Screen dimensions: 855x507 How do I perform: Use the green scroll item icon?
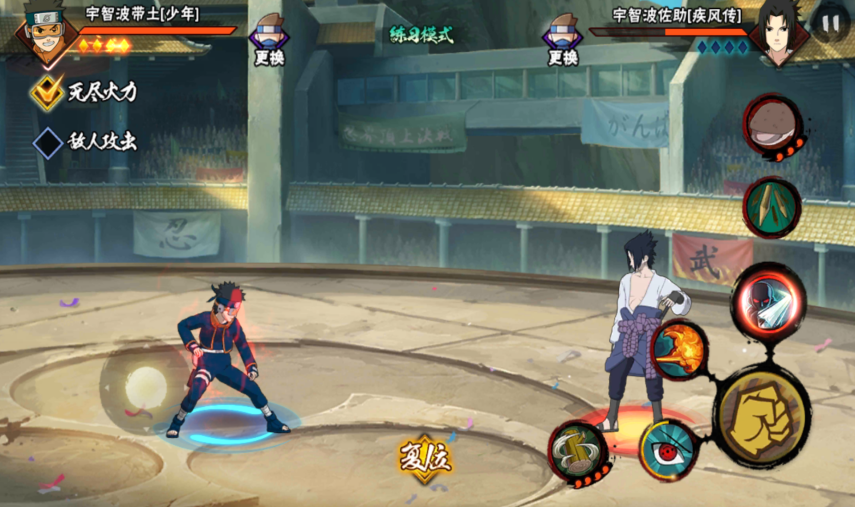pyautogui.click(x=772, y=206)
